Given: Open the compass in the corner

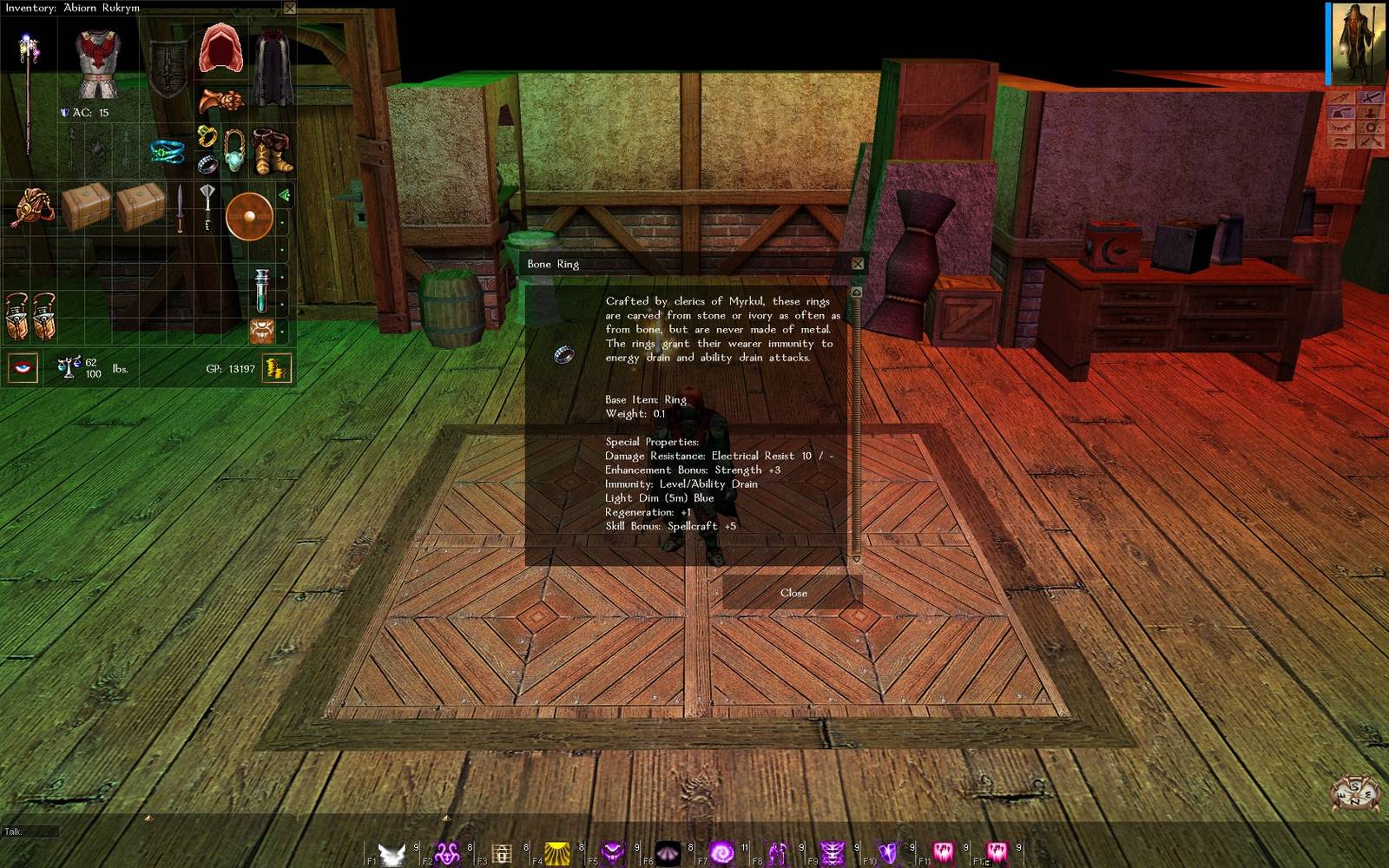Looking at the screenshot, I should click(1355, 792).
